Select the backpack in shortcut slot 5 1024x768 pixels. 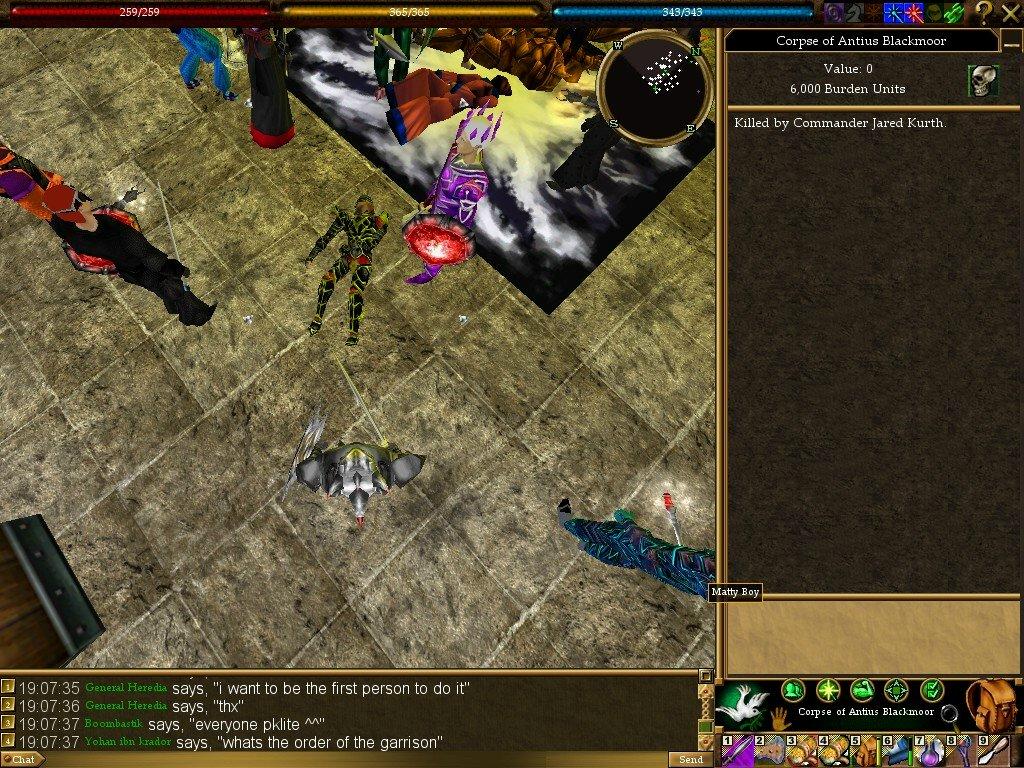tap(867, 751)
